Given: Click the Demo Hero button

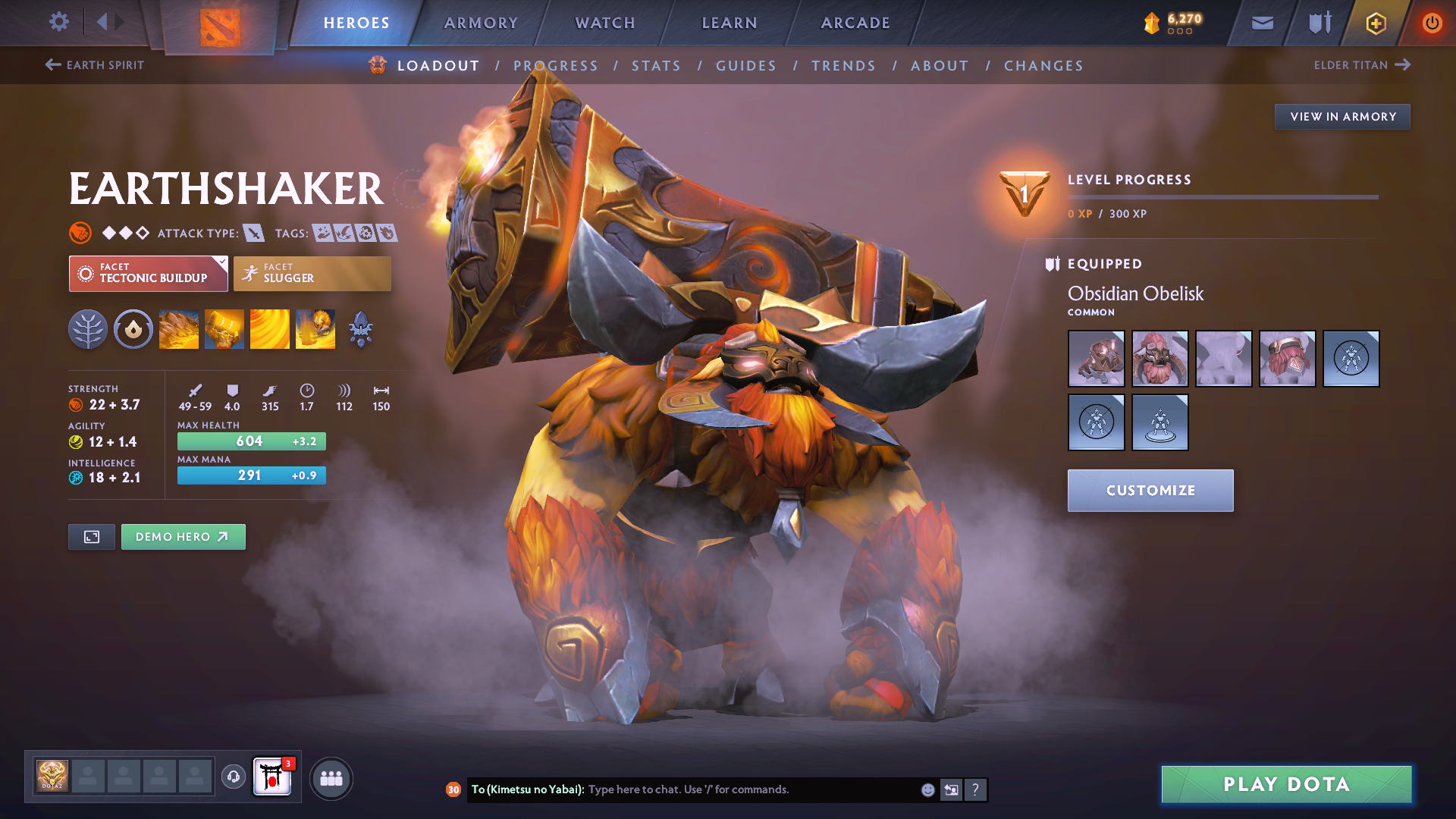Looking at the screenshot, I should (x=183, y=536).
